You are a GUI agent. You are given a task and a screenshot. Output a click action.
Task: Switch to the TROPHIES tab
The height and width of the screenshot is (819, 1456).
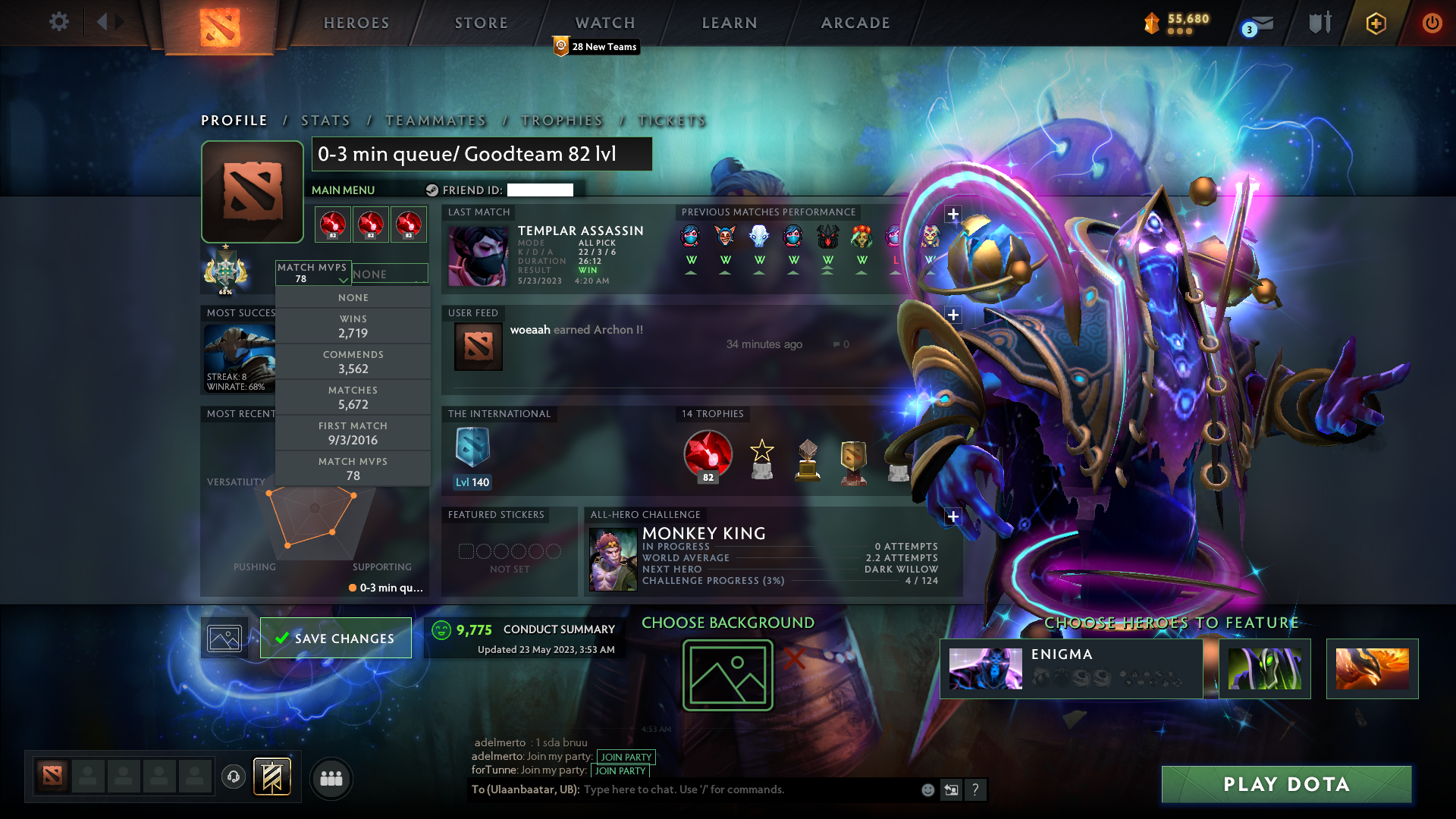click(560, 121)
